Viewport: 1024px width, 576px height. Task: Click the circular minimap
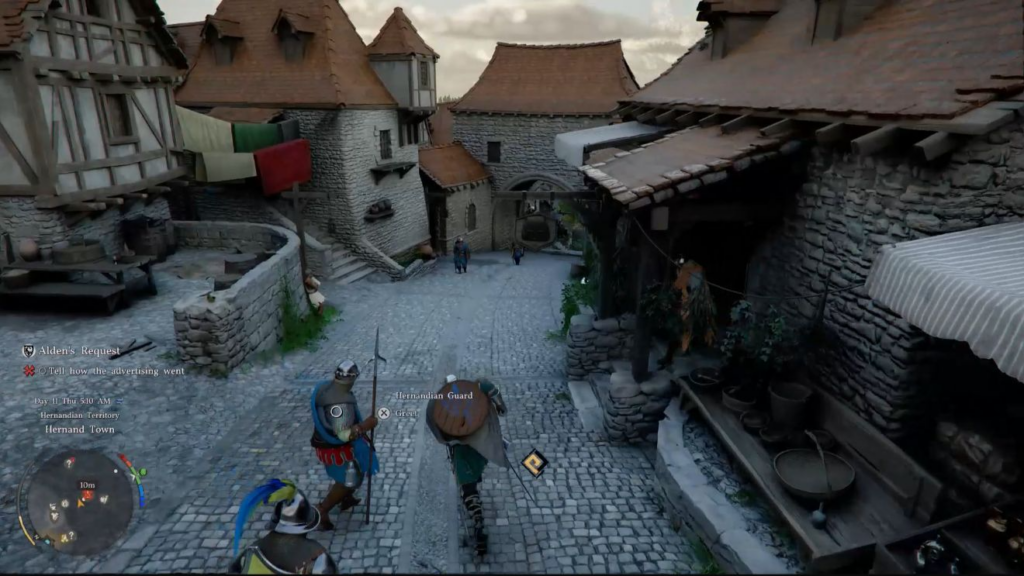coord(79,501)
